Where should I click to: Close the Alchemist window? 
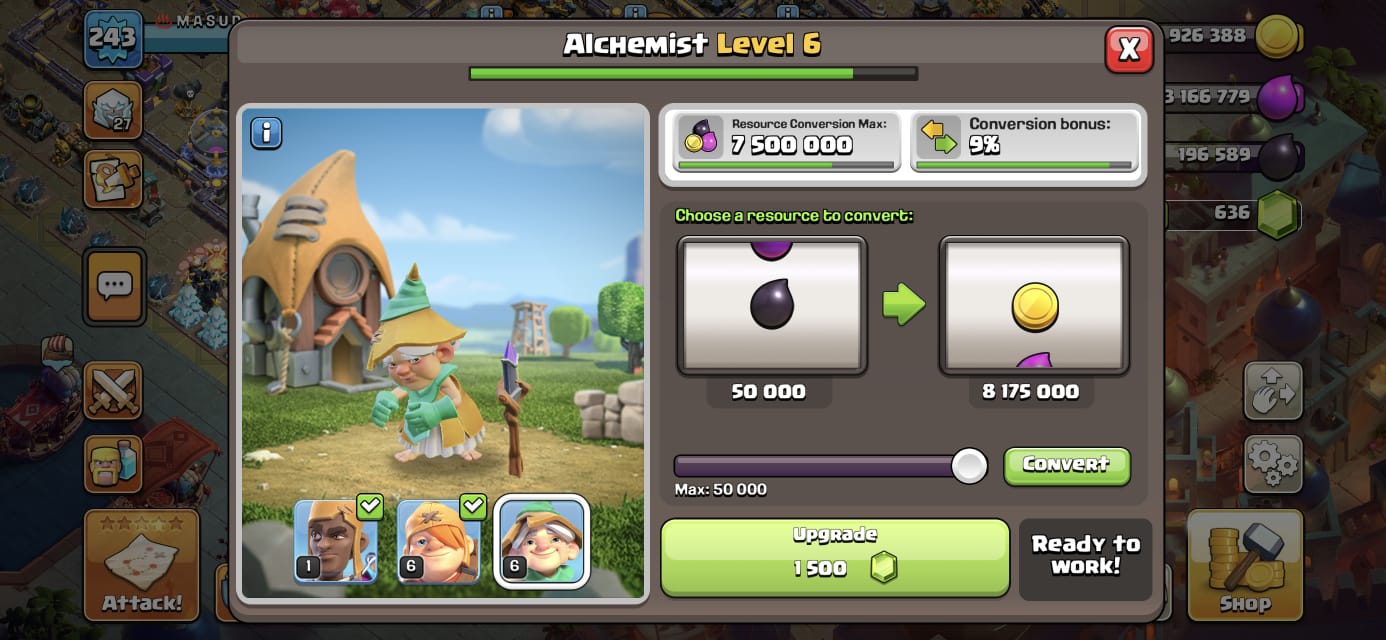1129,49
